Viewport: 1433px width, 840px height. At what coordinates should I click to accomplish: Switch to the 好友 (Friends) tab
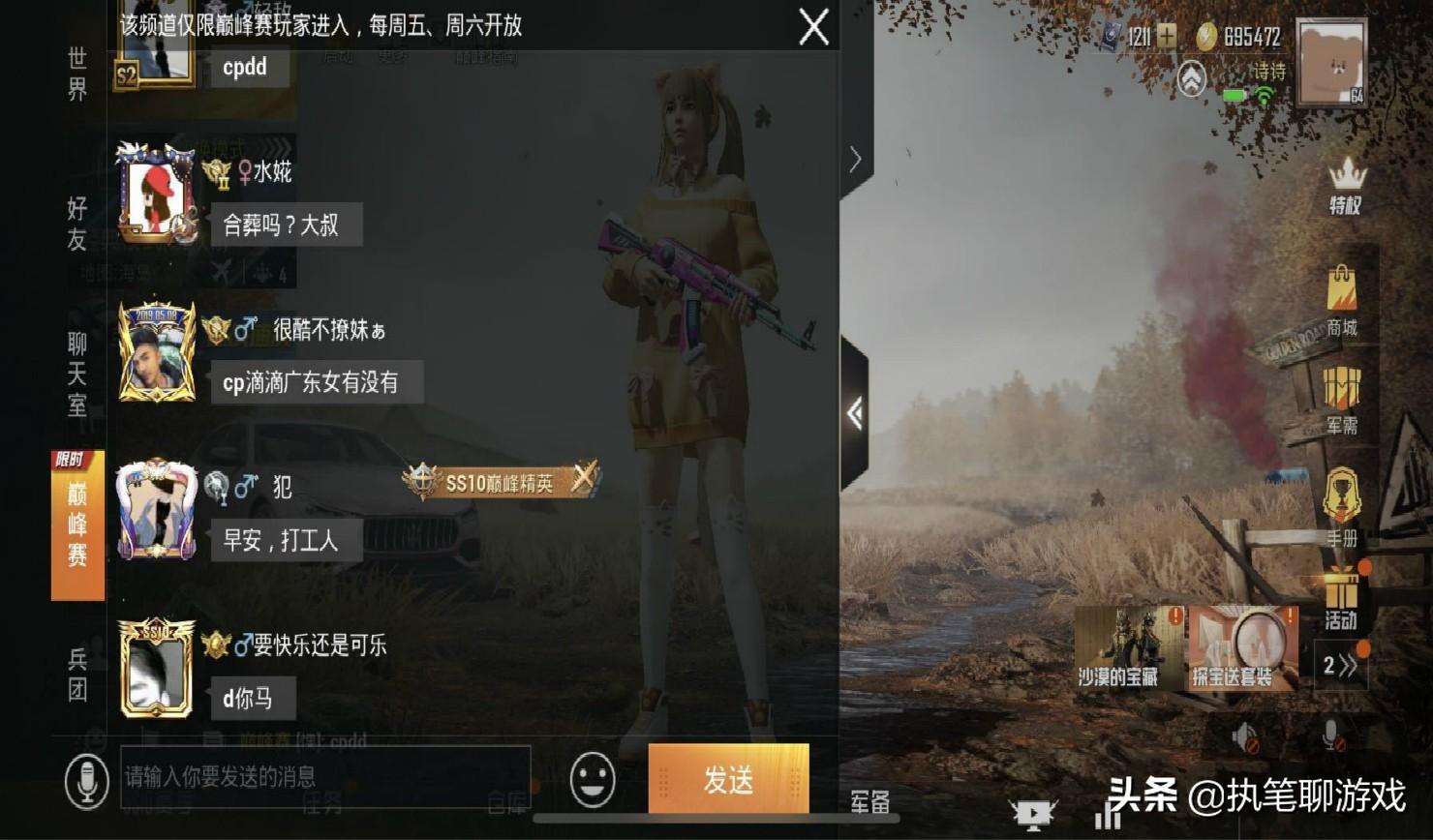coord(76,221)
